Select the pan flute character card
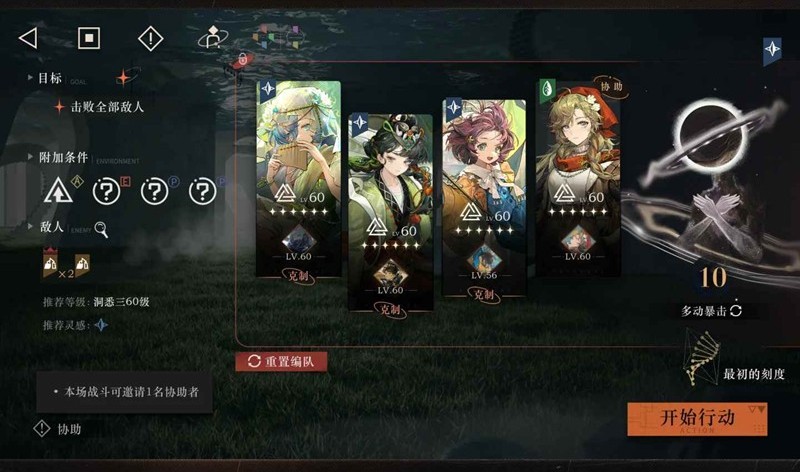Image resolution: width=800 pixels, height=472 pixels. coord(298,180)
